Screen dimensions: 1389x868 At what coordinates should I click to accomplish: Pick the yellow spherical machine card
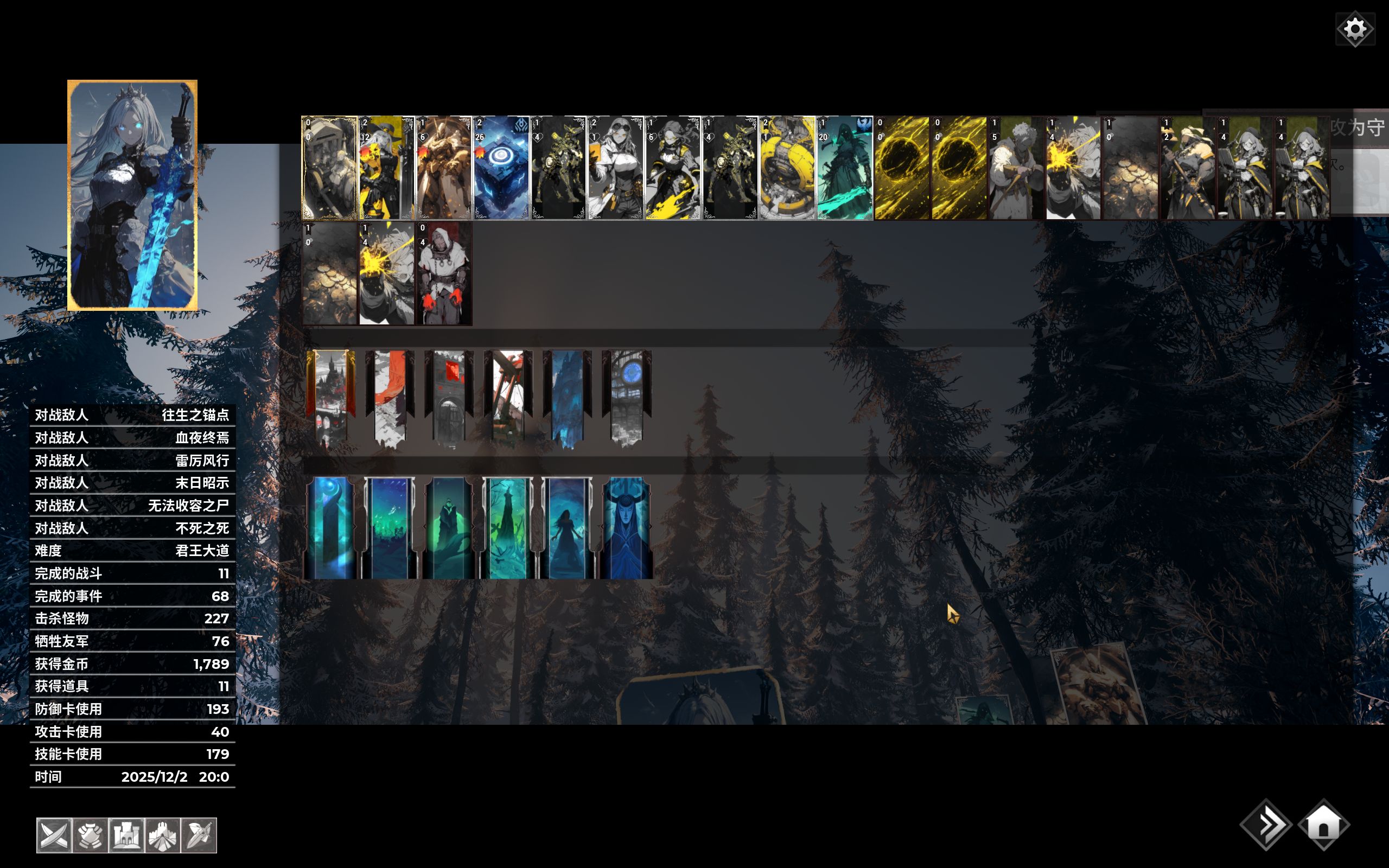click(787, 168)
